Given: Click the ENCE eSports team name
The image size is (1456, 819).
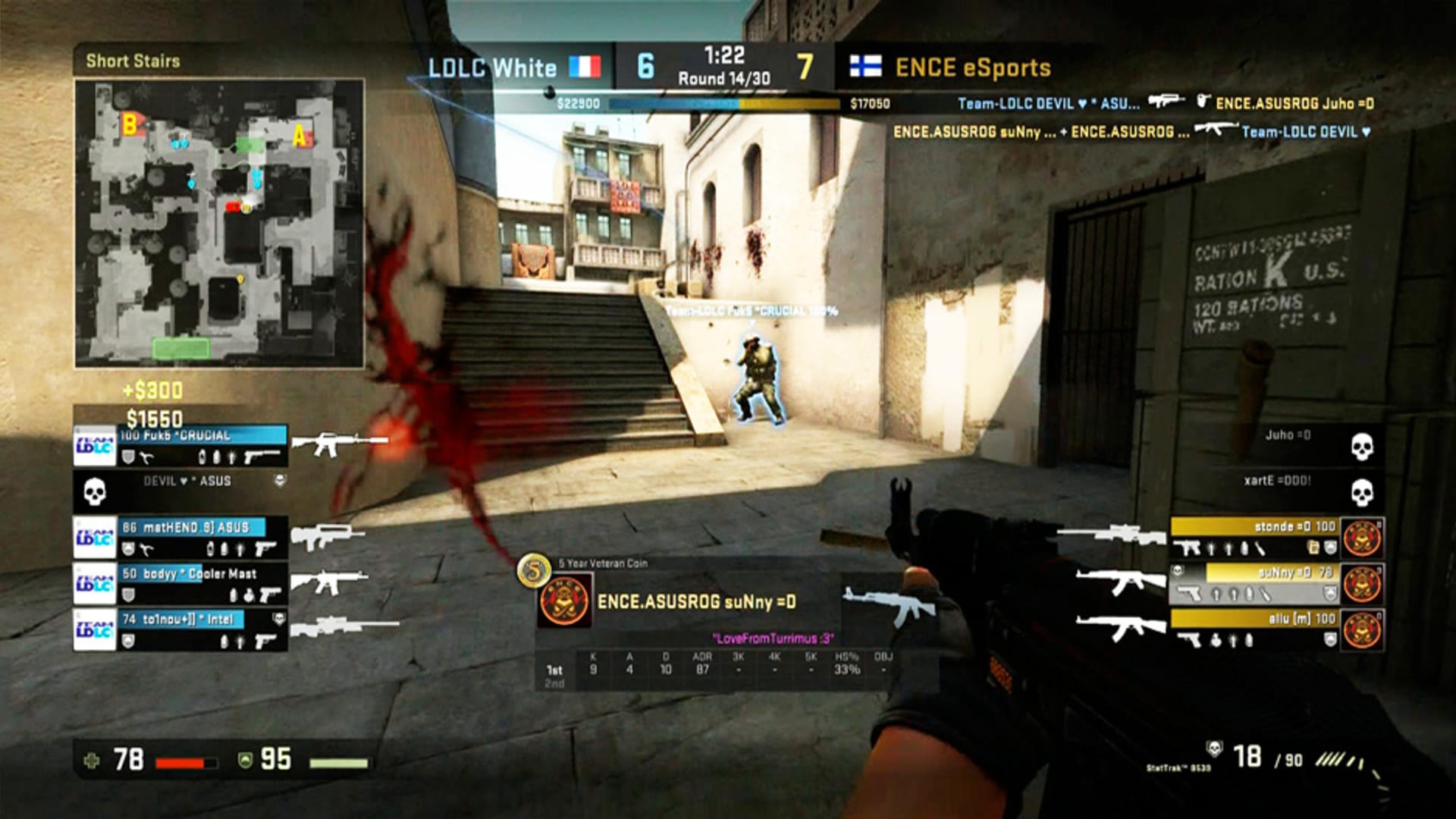Looking at the screenshot, I should [973, 67].
